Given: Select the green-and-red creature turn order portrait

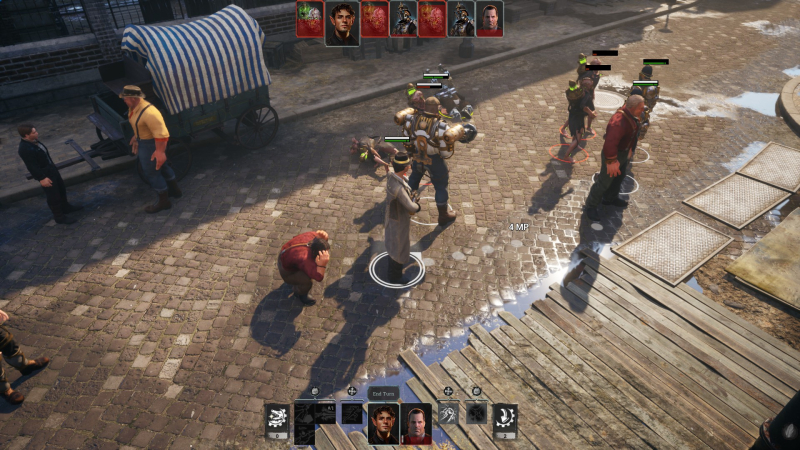Looking at the screenshot, I should coord(310,19).
